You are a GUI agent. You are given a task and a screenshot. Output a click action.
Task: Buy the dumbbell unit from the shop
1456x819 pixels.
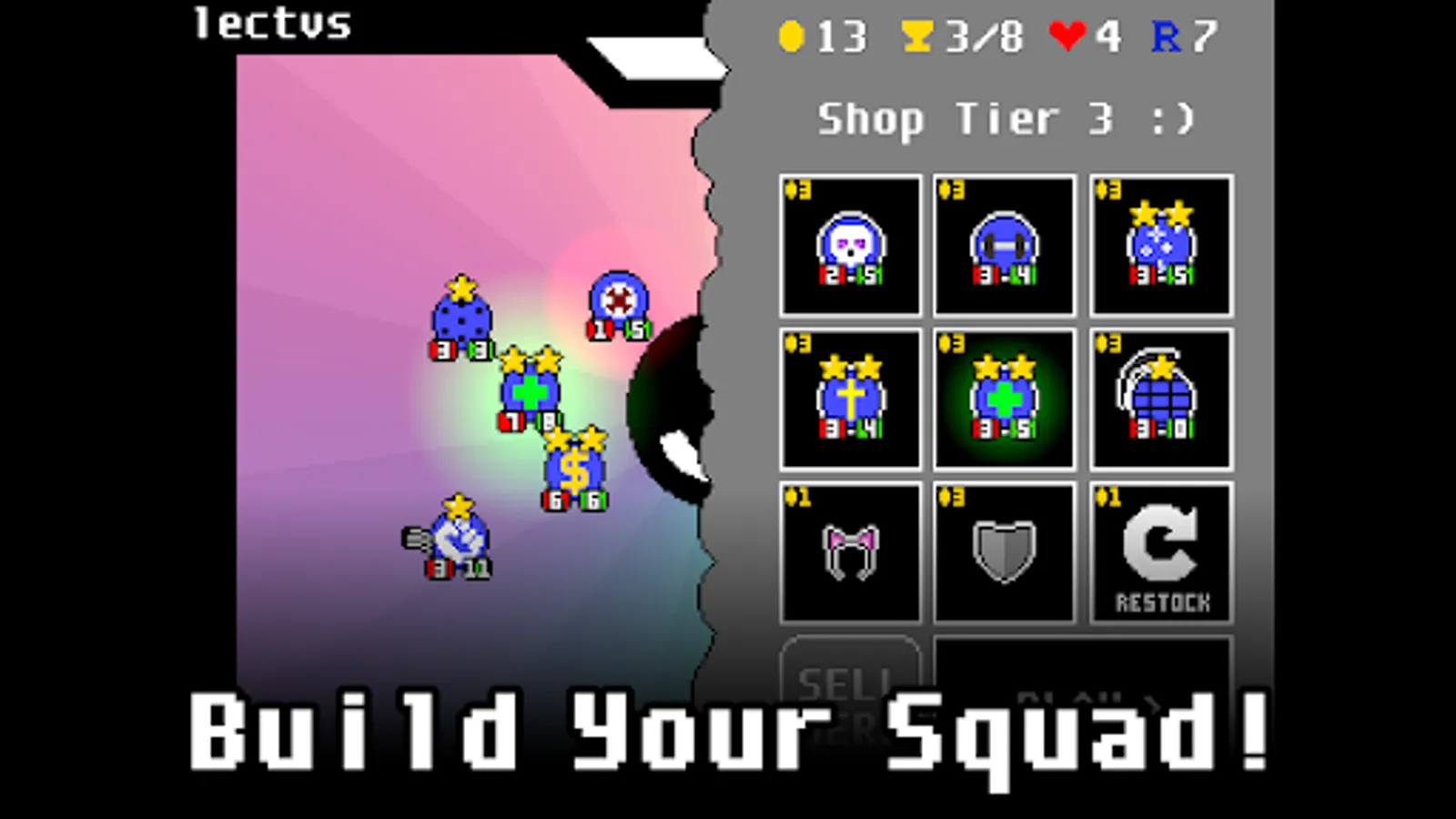click(1005, 244)
